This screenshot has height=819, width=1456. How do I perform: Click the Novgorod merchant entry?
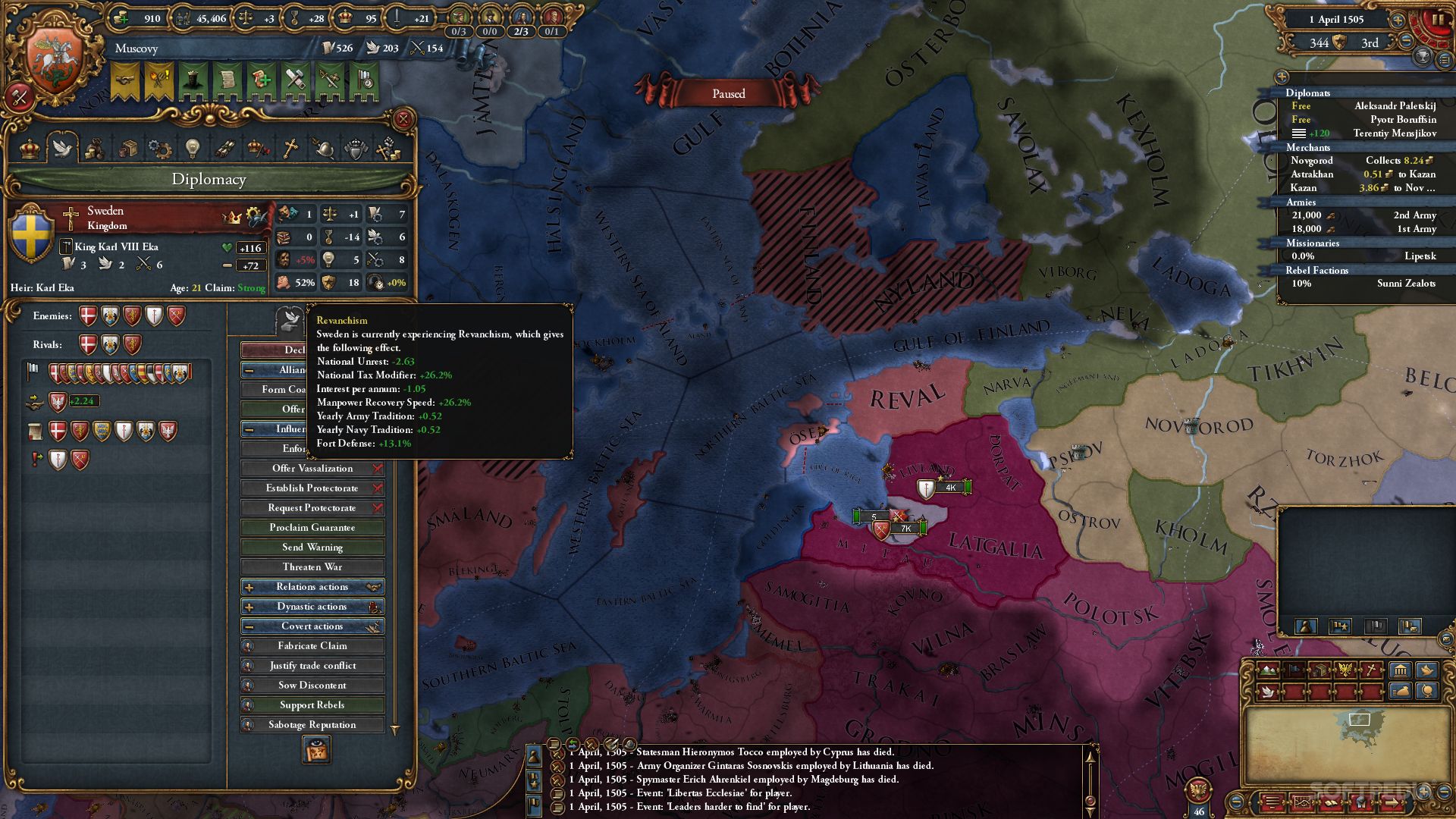pyautogui.click(x=1312, y=161)
